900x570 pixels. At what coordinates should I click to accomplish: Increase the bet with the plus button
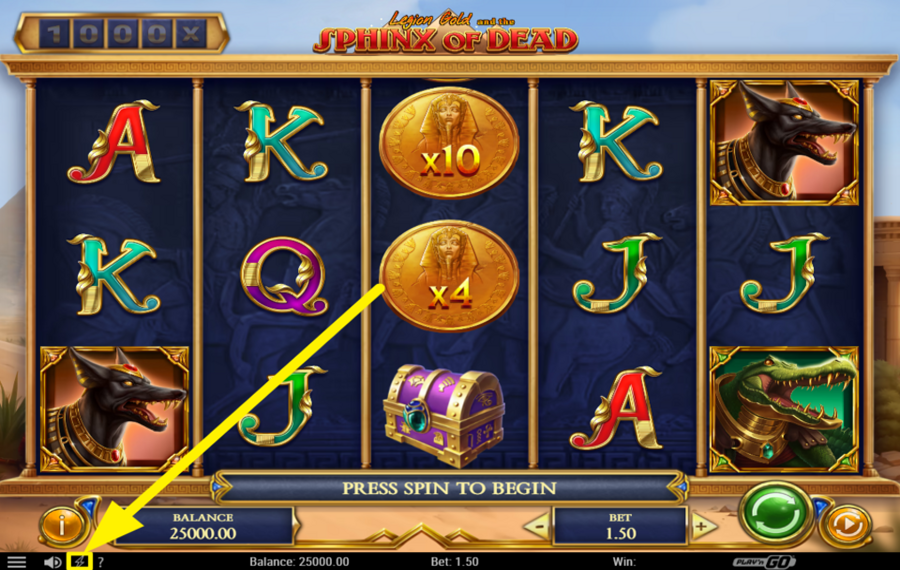[703, 526]
